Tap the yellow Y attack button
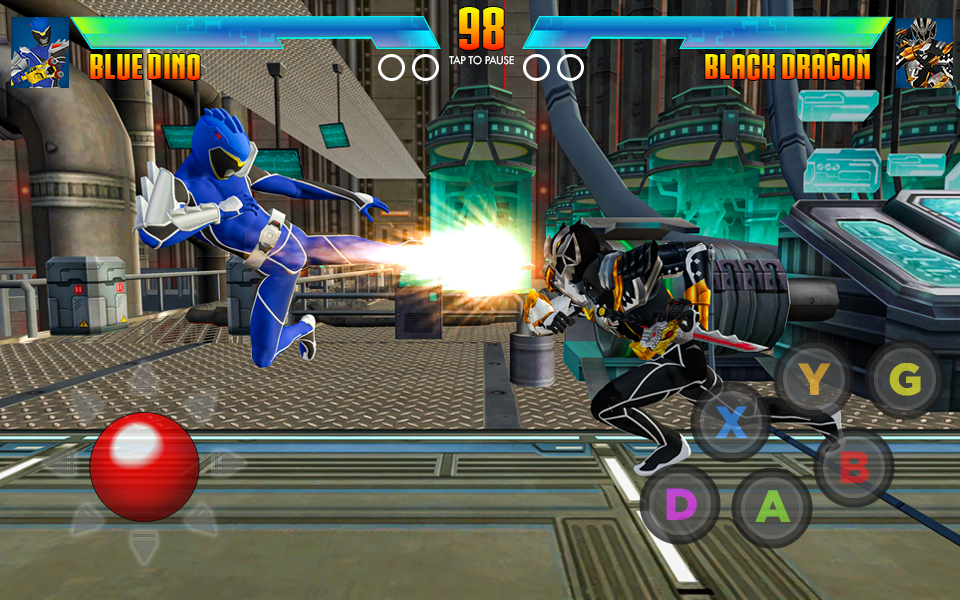The height and width of the screenshot is (600, 960). click(814, 379)
